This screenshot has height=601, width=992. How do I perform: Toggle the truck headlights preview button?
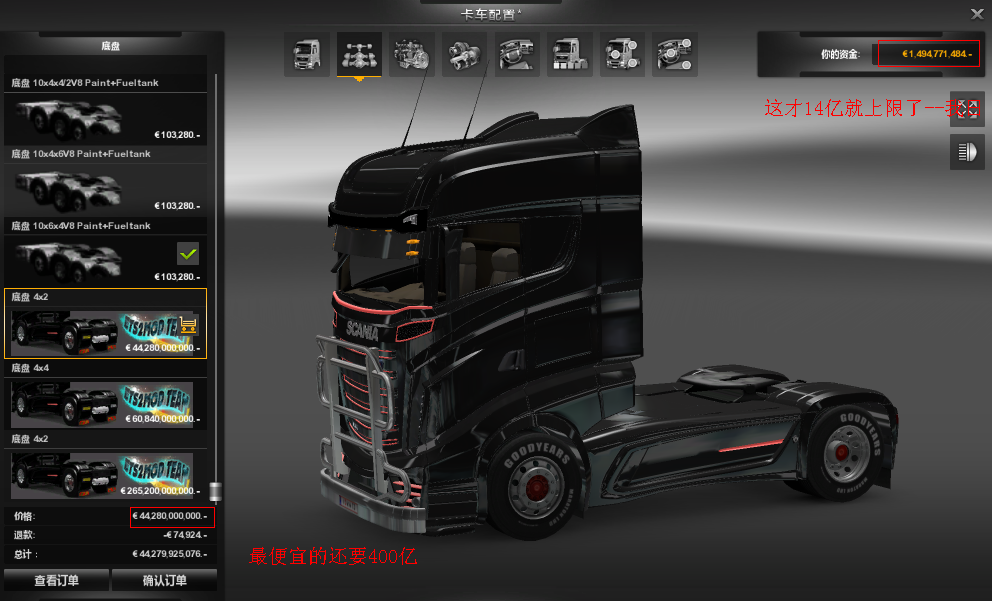click(967, 152)
